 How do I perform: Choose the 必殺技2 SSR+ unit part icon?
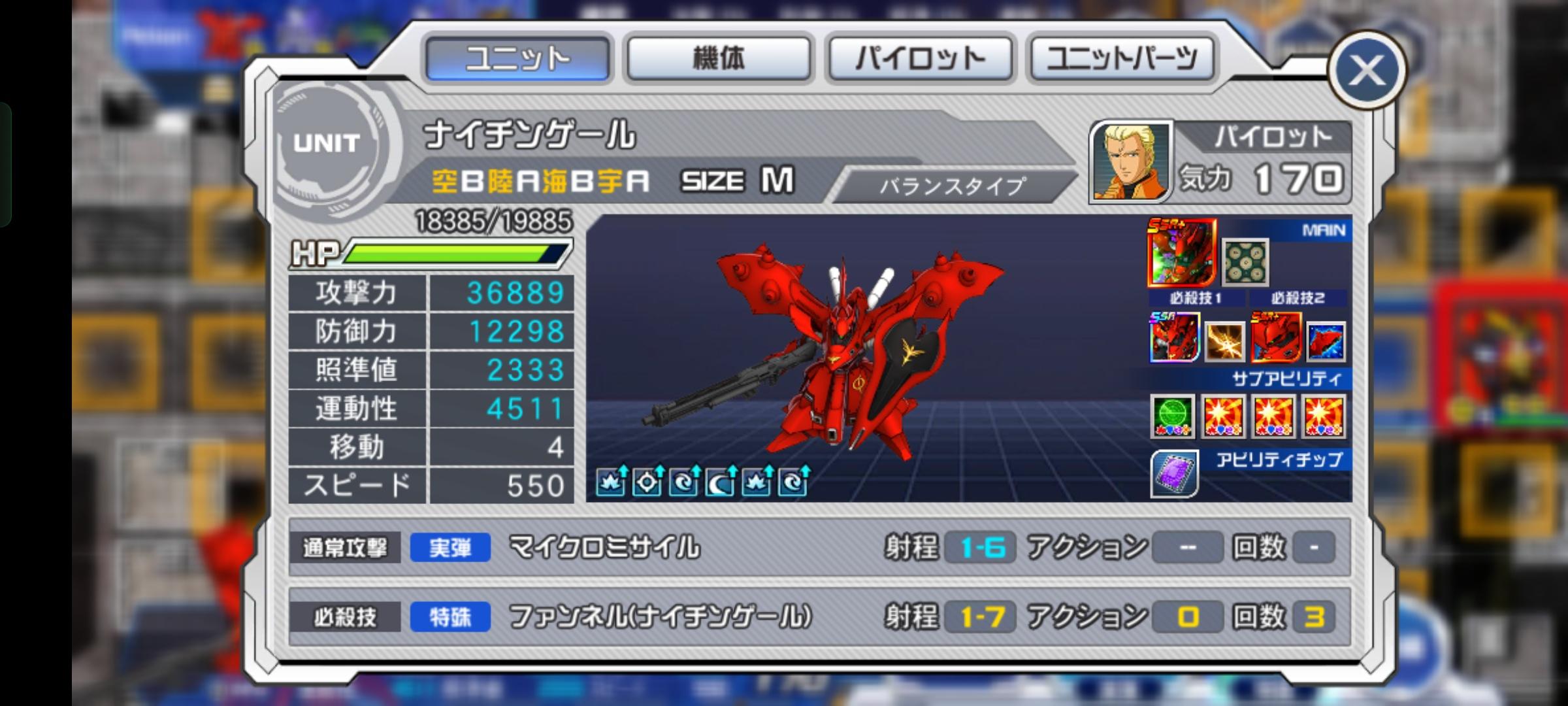point(1275,337)
